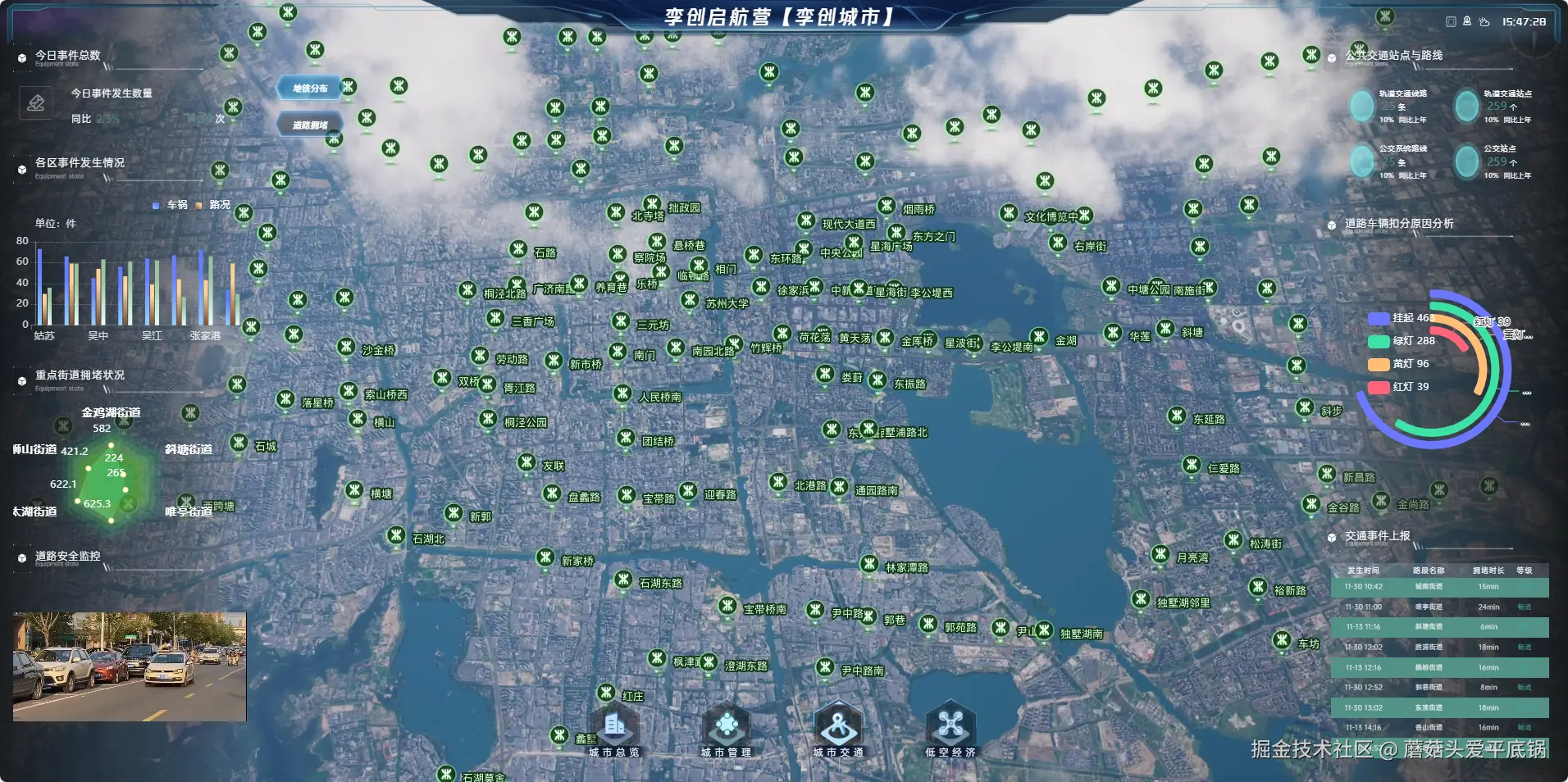Select the 唯亭街道 24min event row

[1439, 607]
